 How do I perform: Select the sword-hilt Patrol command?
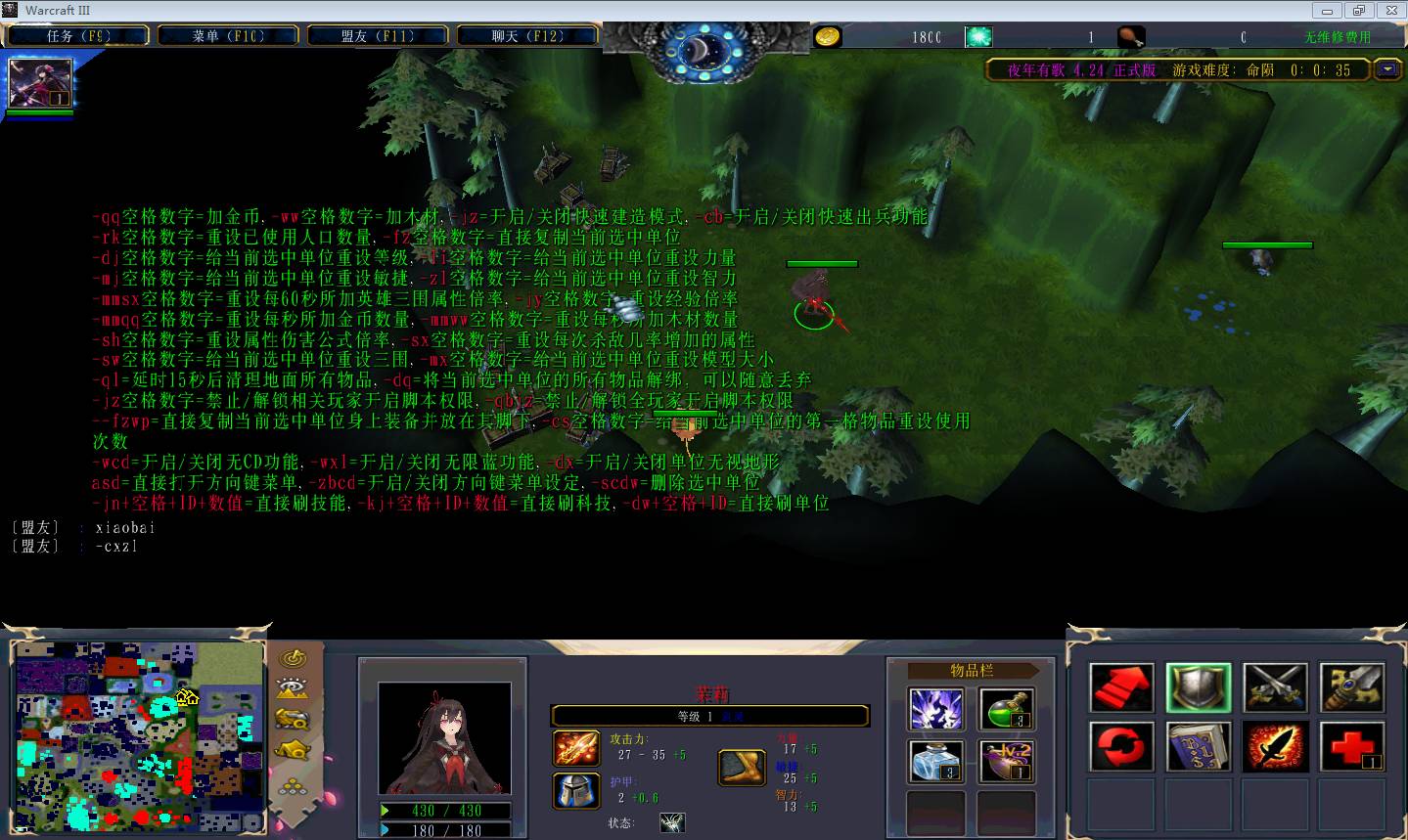click(x=1352, y=686)
